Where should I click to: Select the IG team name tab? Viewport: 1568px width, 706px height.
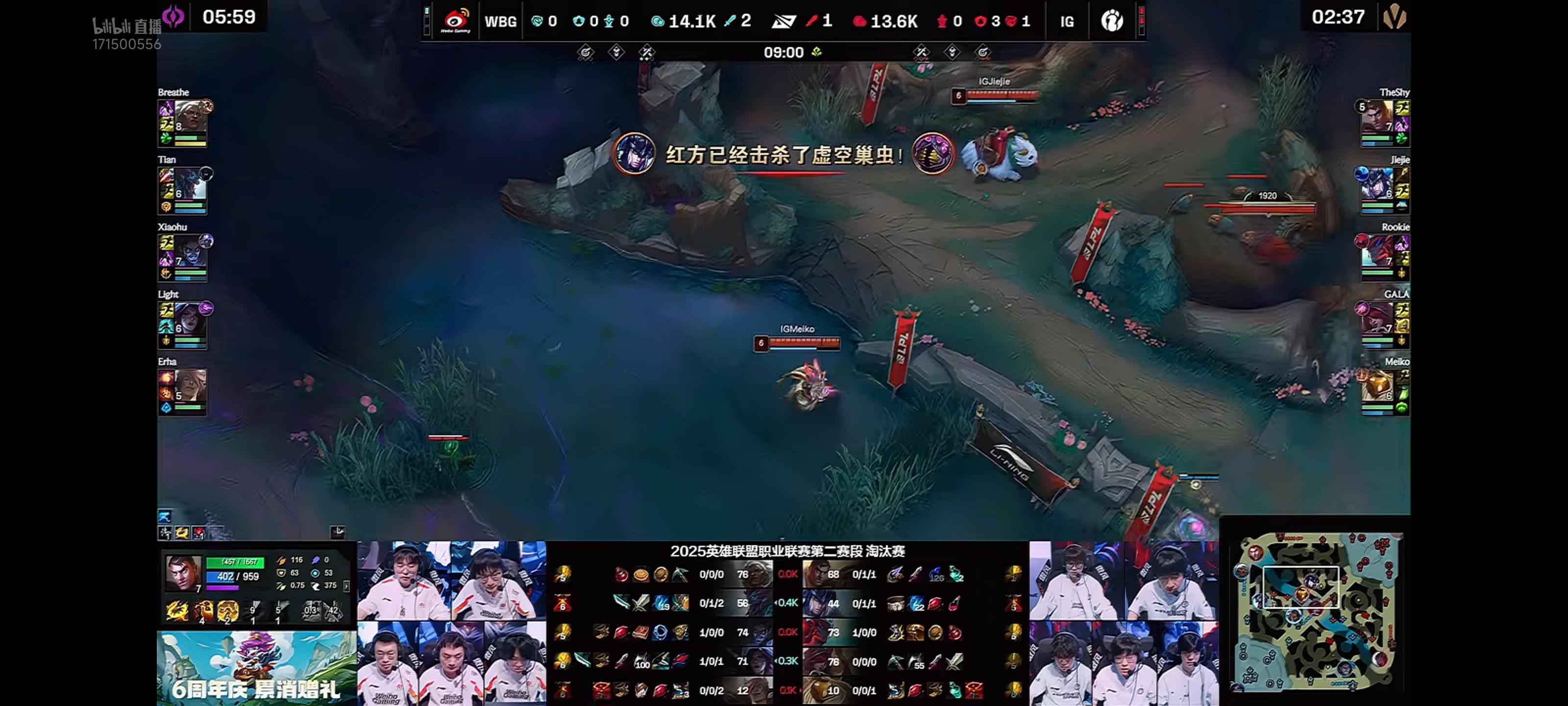tap(1066, 20)
